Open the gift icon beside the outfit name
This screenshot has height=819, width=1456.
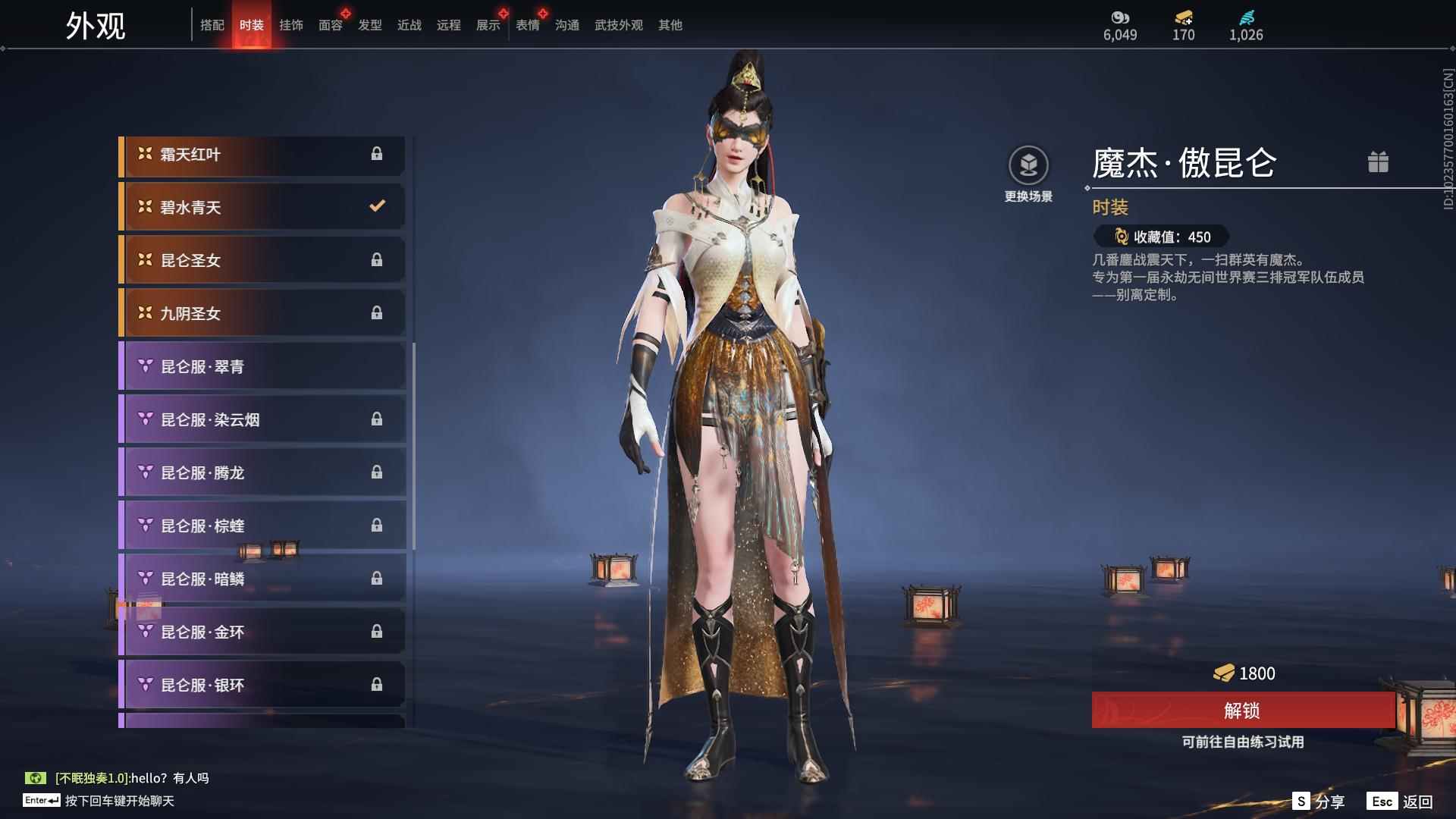pos(1378,162)
